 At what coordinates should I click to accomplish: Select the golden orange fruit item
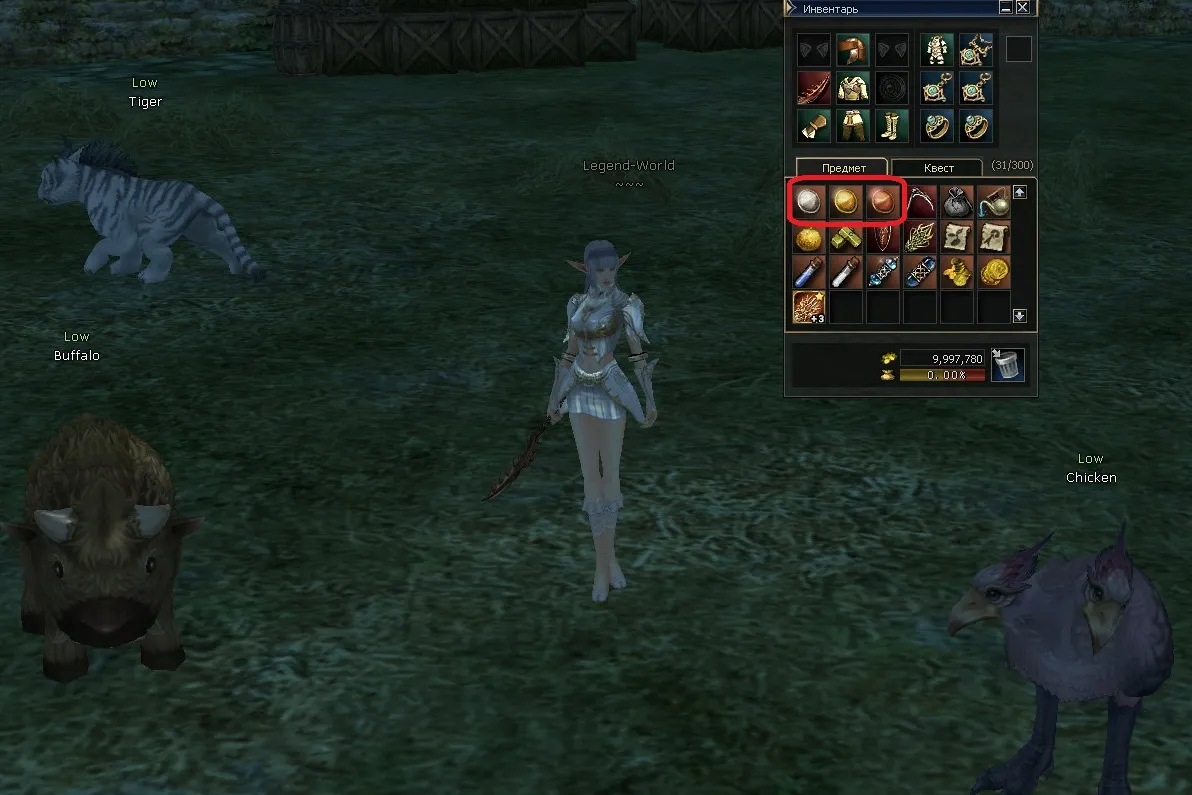(x=809, y=239)
